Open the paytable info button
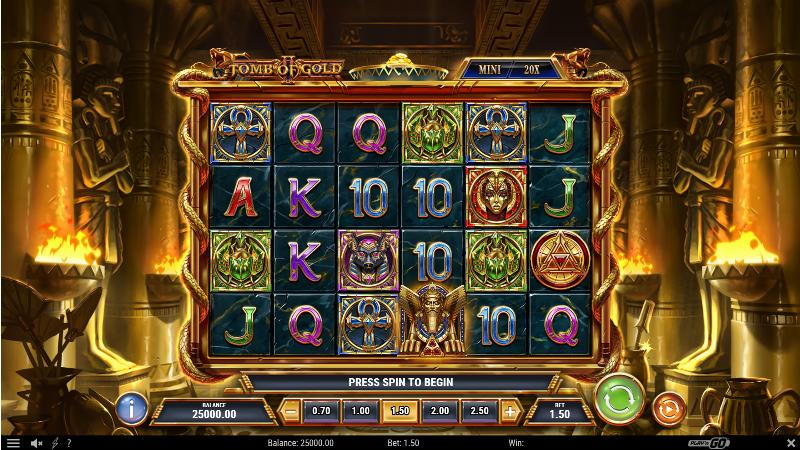Viewport: 800px width, 450px height. point(131,408)
